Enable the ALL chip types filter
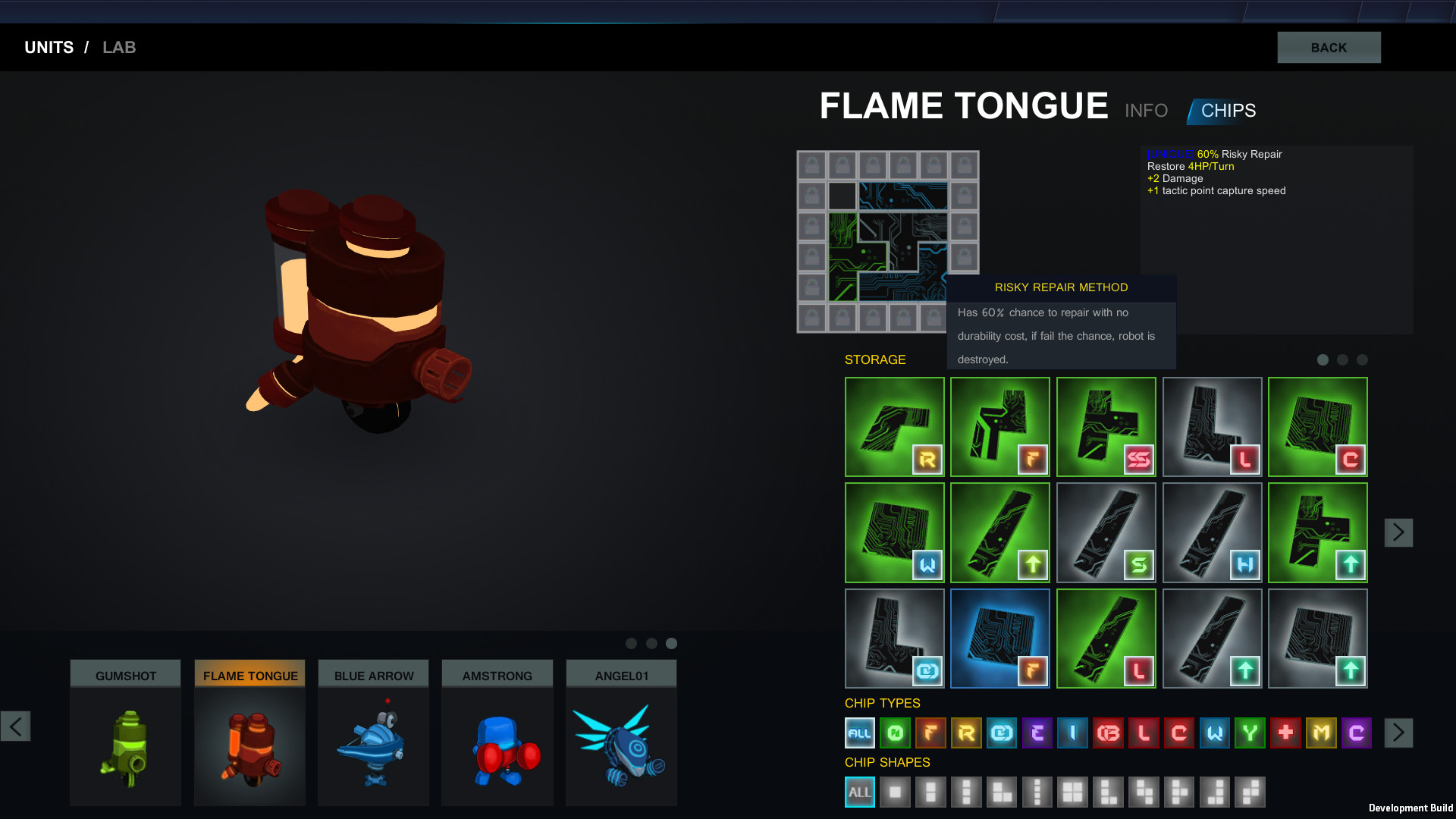The image size is (1456, 819). [860, 733]
